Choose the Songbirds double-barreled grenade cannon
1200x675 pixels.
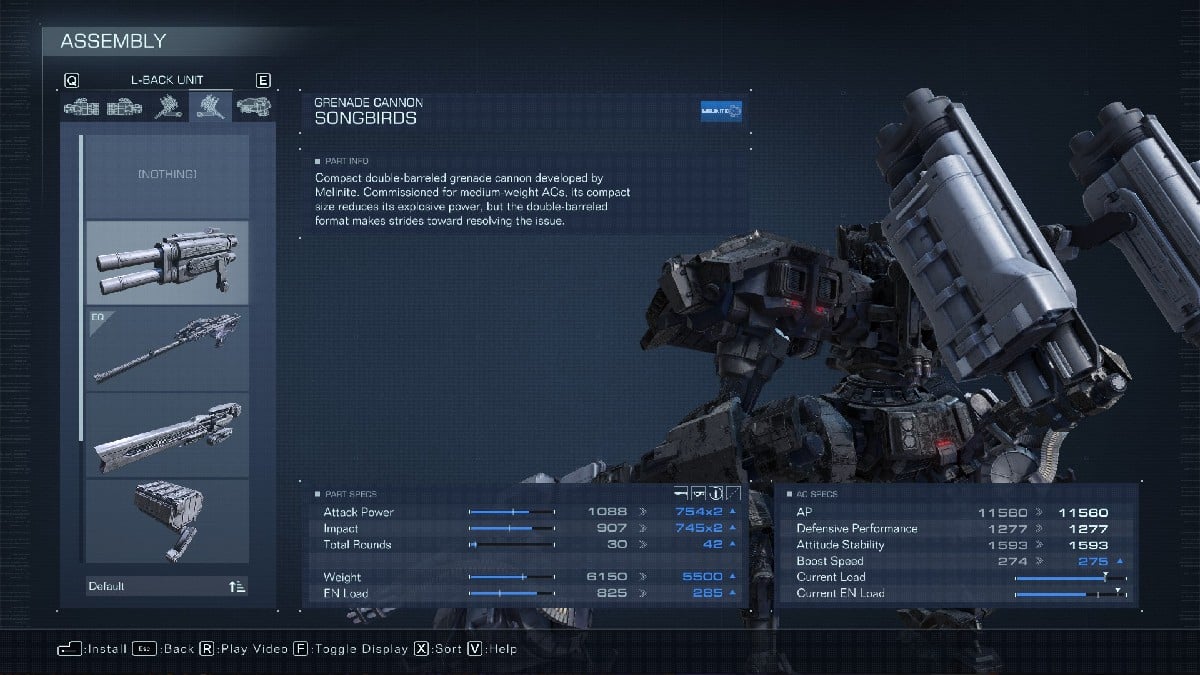coord(167,262)
